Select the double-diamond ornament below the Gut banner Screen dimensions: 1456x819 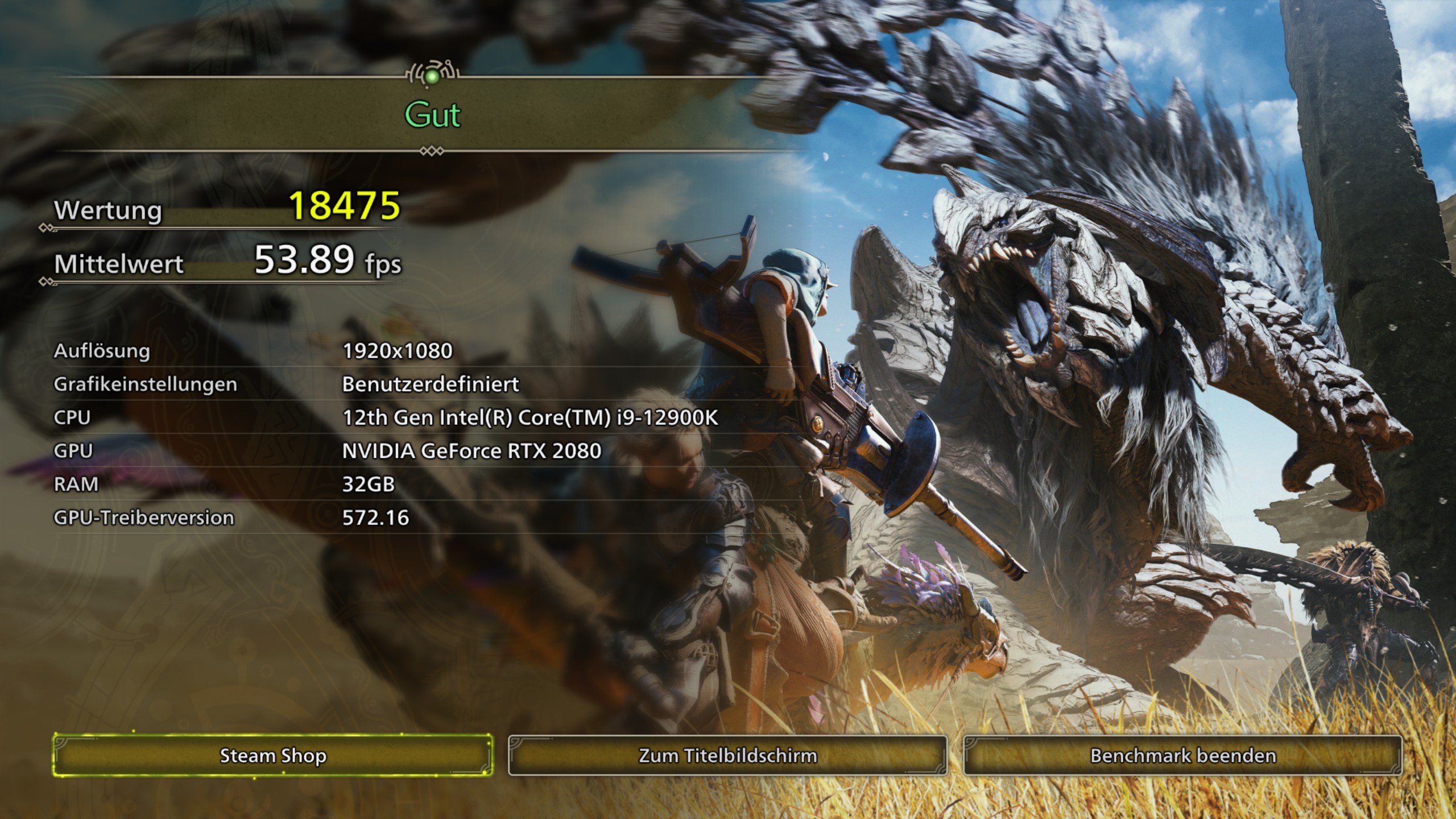[x=432, y=151]
